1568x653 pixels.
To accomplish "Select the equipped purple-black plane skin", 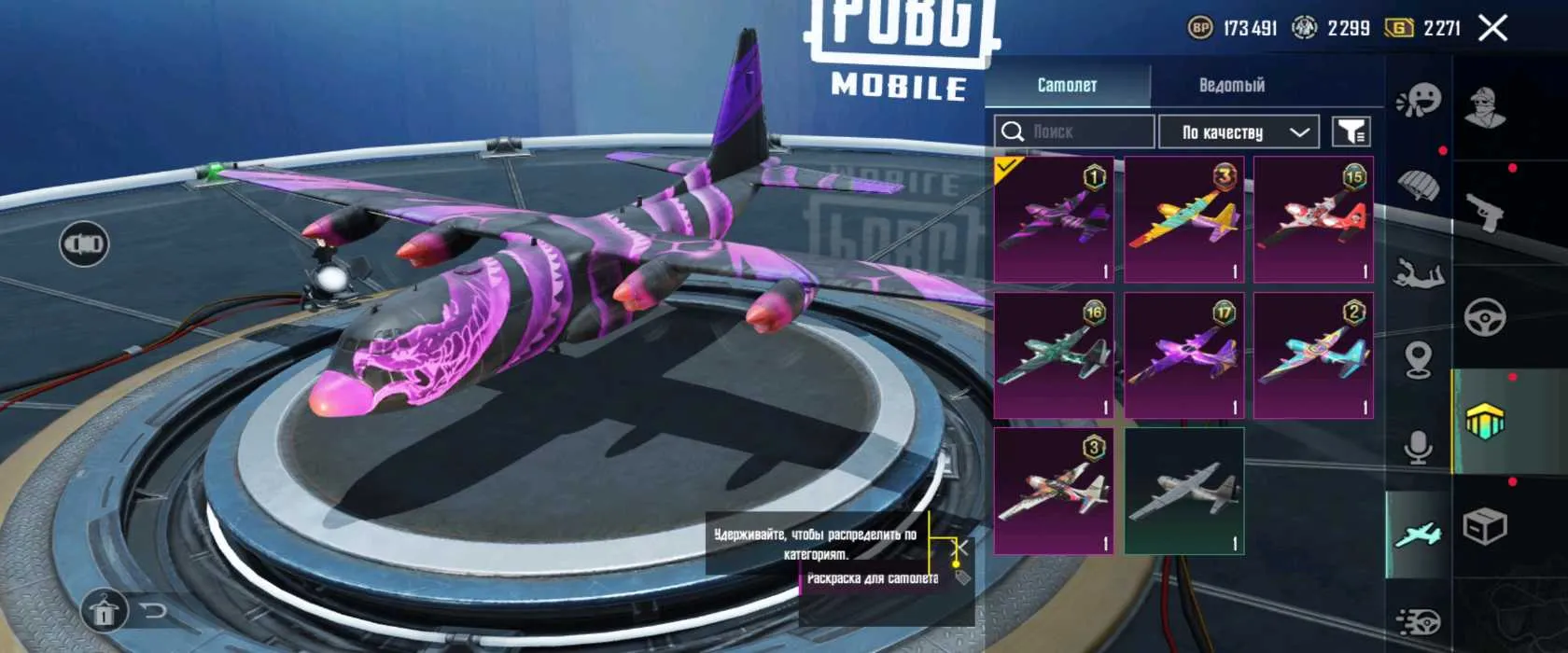I will tap(1054, 219).
